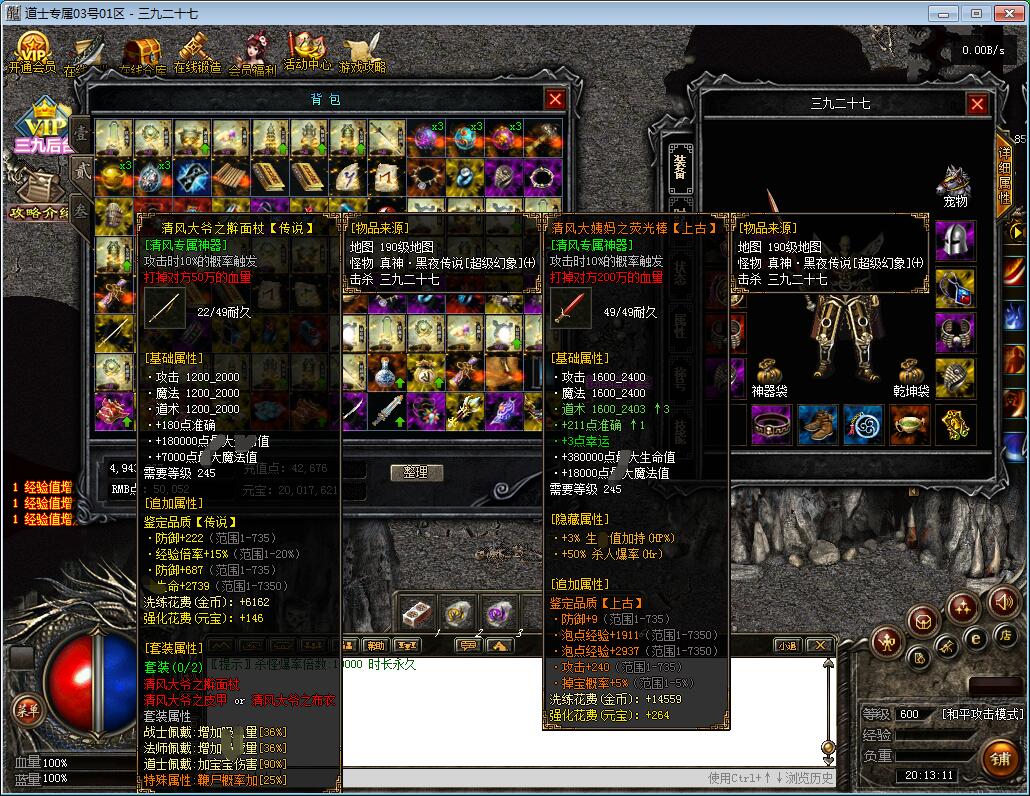
Task: Open the 乾坤袋 pouch
Action: pos(909,373)
